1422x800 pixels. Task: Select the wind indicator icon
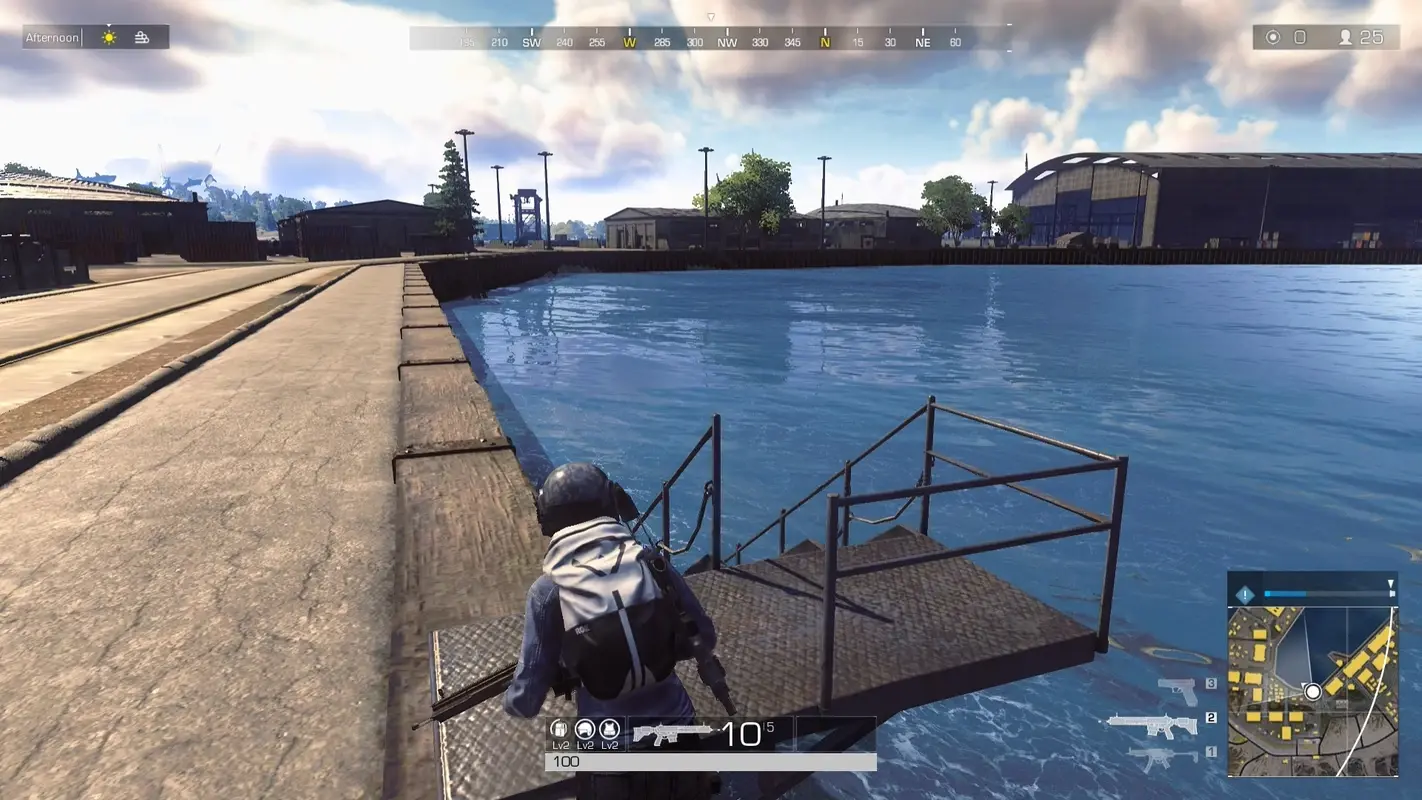point(143,36)
